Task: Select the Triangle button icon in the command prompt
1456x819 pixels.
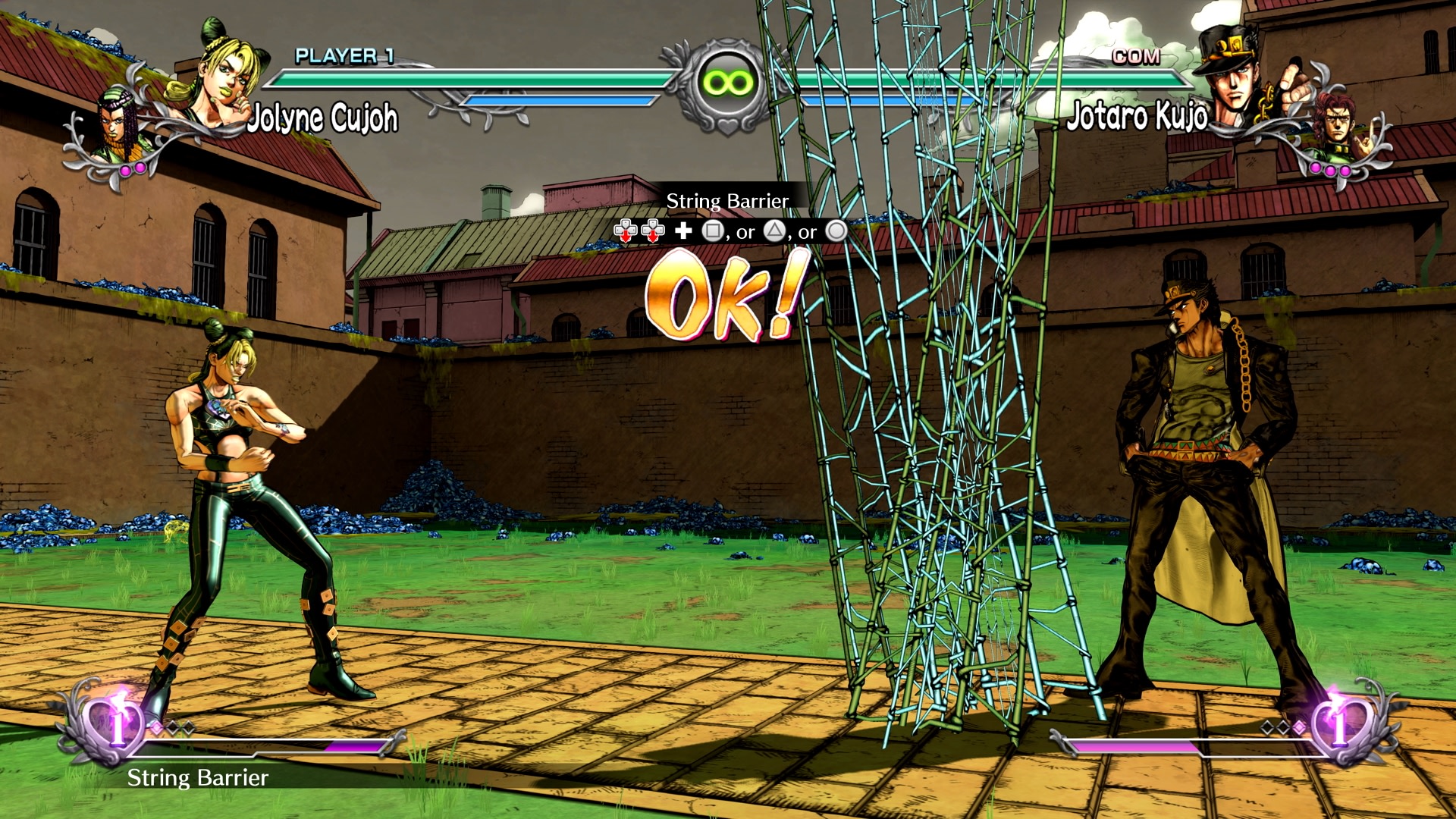Action: pos(775,231)
